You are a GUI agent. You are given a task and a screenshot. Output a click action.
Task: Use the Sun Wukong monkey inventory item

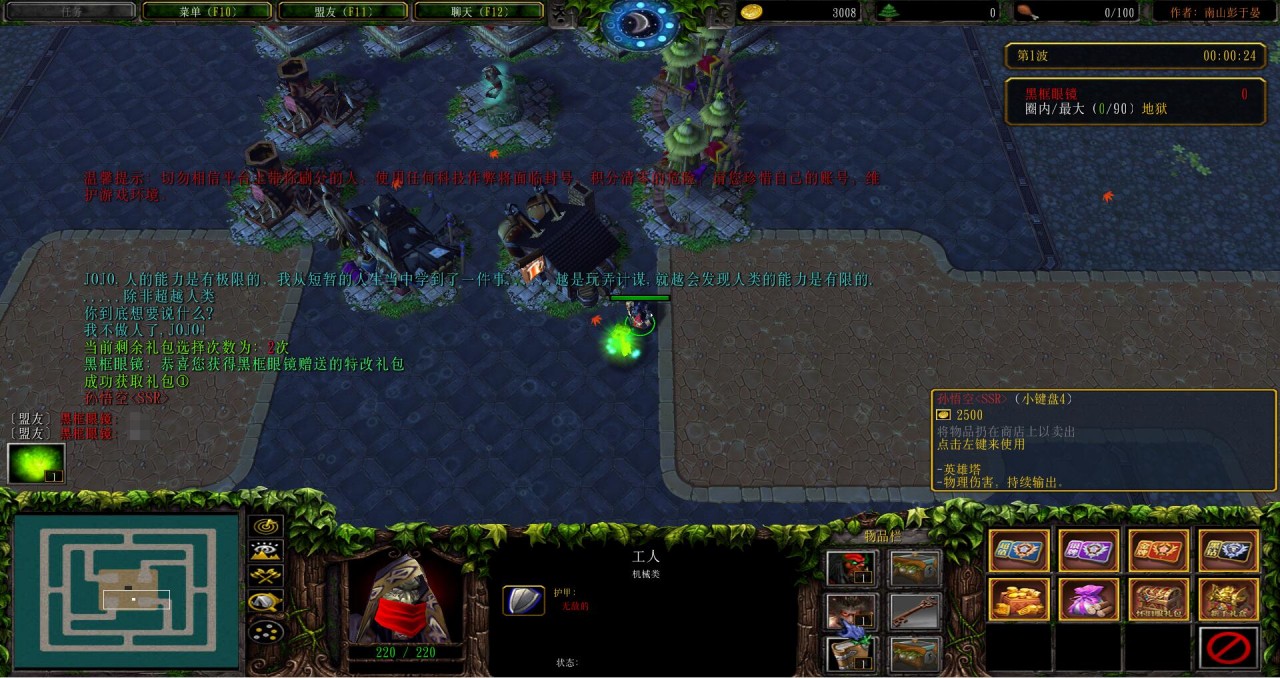852,612
